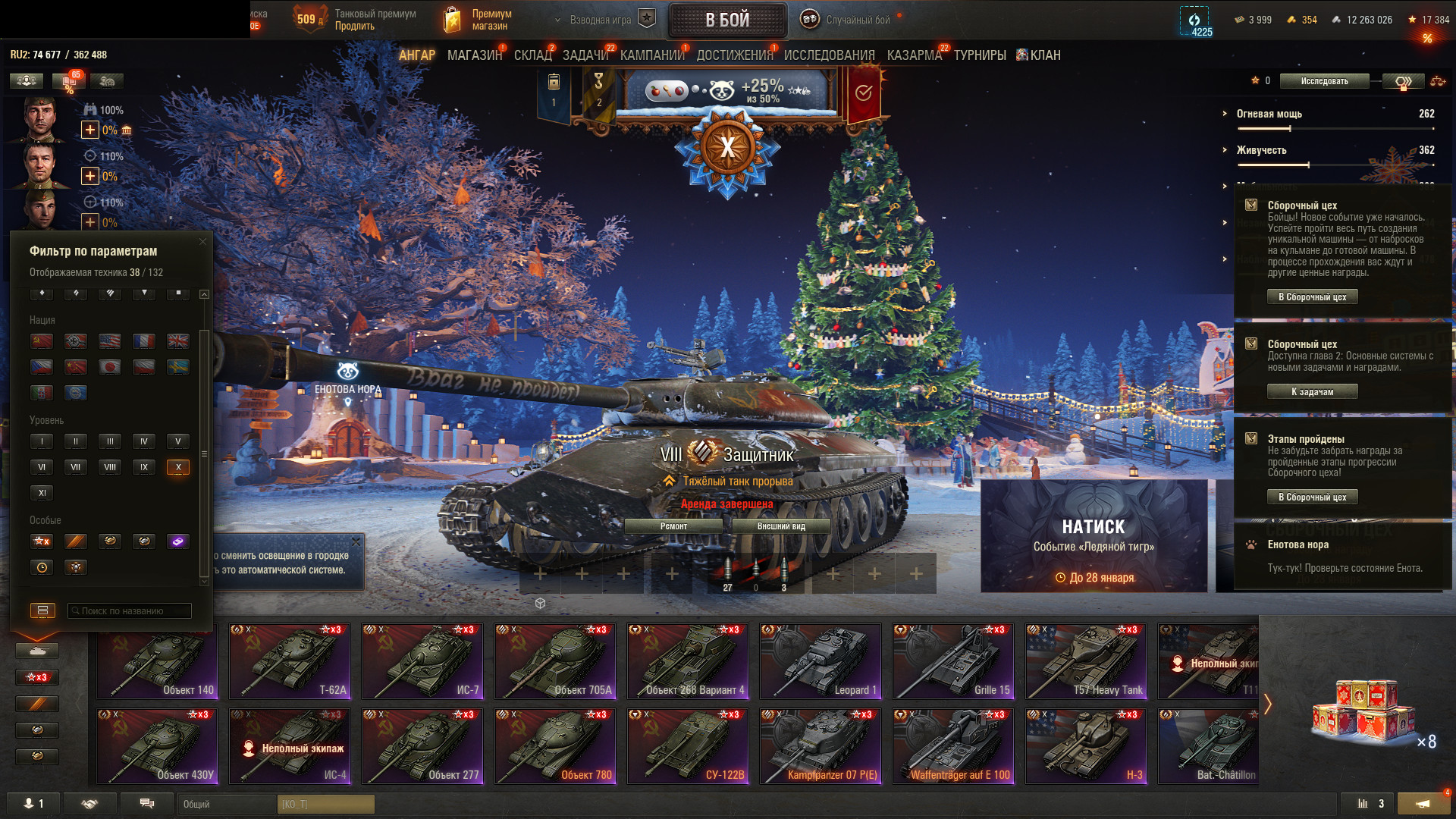Open the МАГАЗИН shop tab
Viewport: 1456px width, 819px height.
475,55
